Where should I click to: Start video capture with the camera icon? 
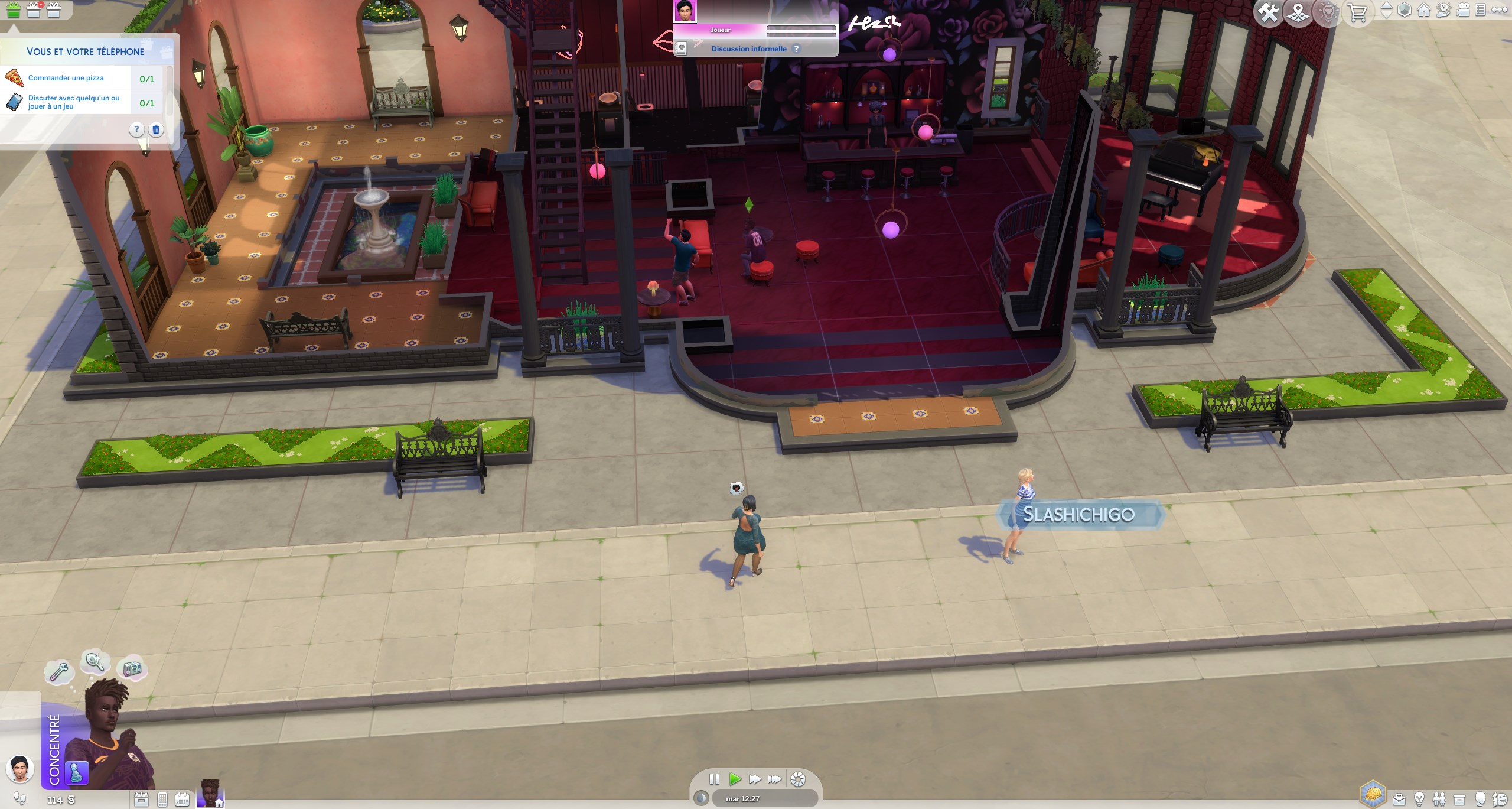pos(1463,10)
